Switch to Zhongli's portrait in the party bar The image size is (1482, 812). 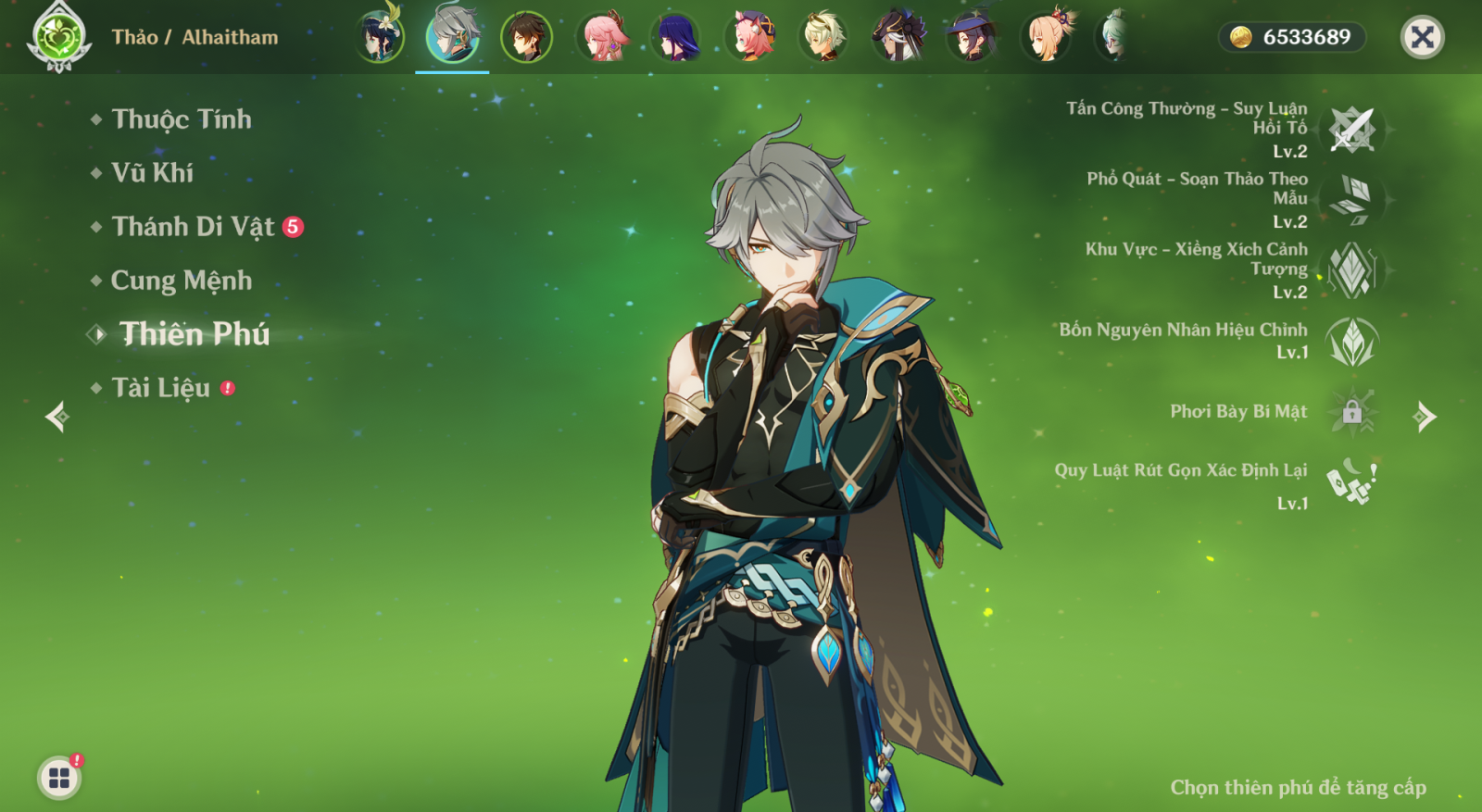526,37
